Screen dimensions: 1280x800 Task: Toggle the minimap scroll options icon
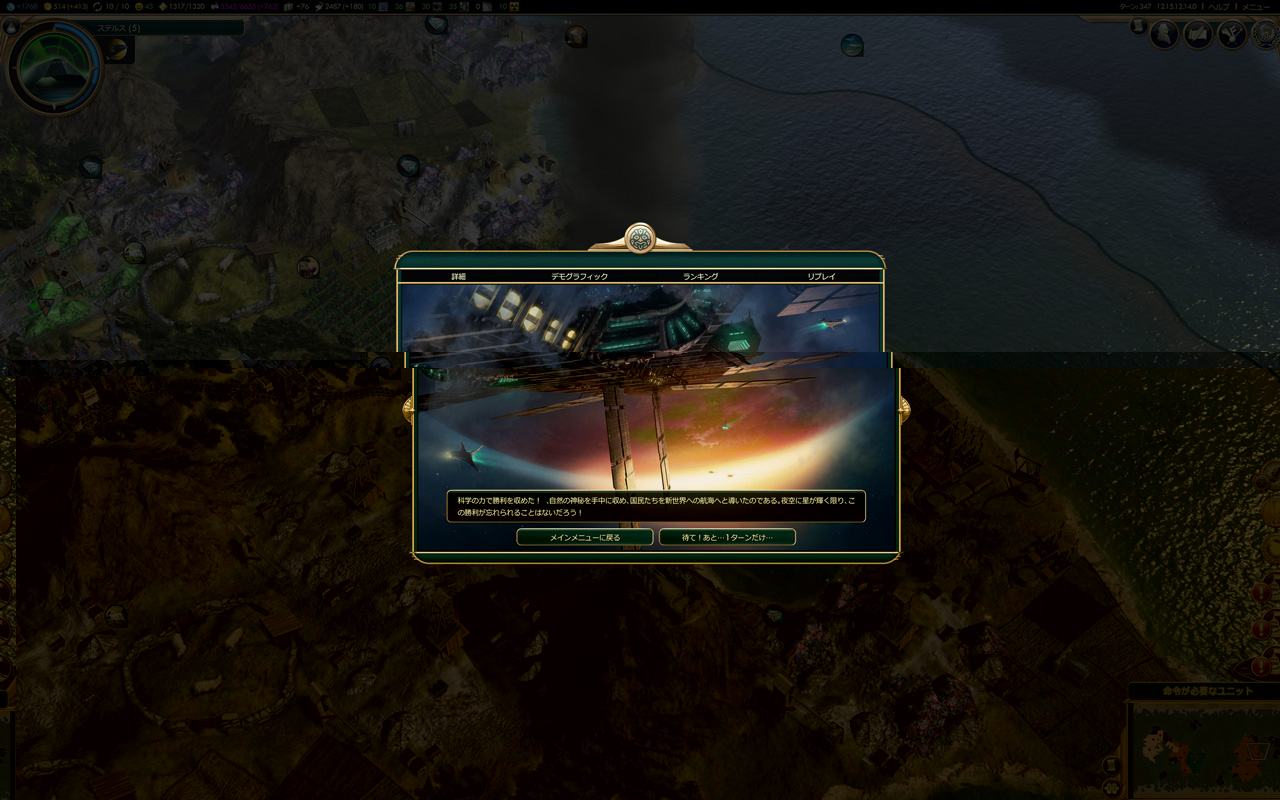click(x=1112, y=765)
